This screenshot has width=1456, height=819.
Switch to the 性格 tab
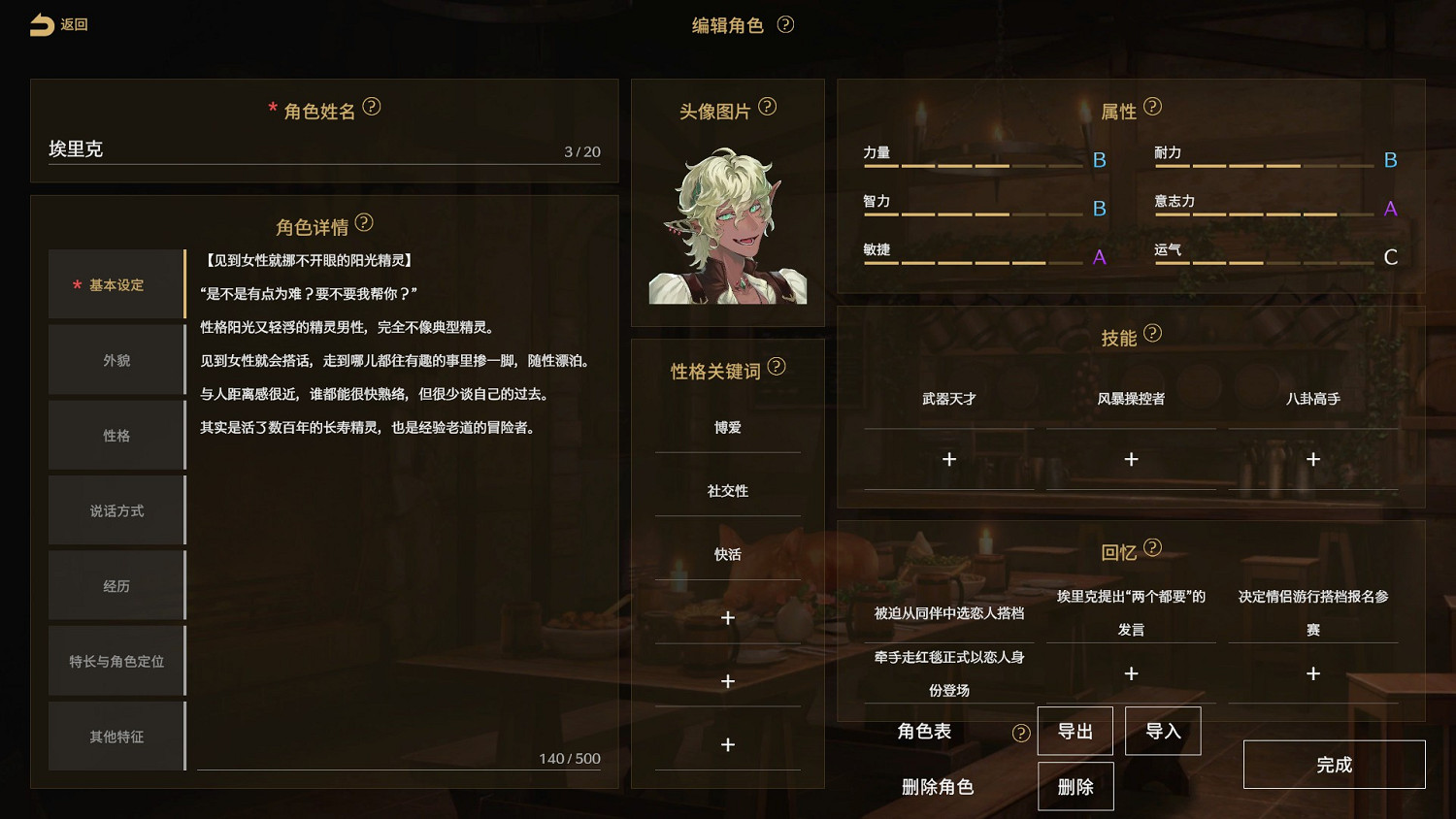[116, 435]
